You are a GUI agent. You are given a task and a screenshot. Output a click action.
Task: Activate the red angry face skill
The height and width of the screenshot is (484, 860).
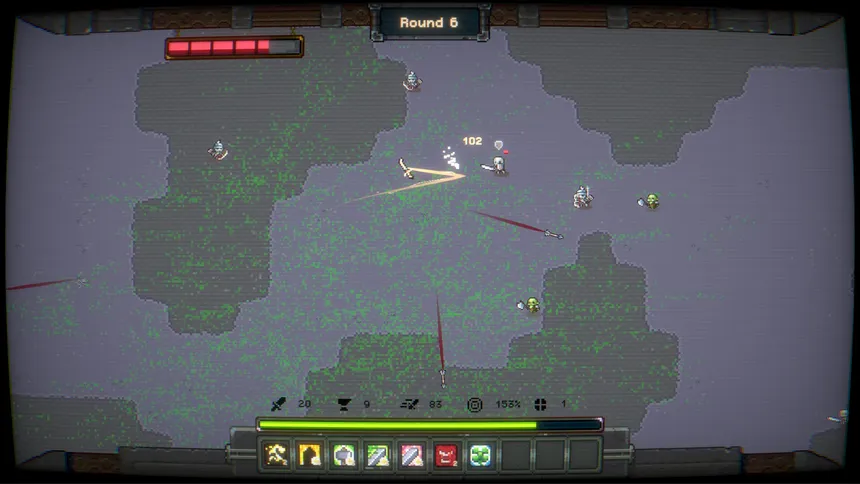(446, 456)
